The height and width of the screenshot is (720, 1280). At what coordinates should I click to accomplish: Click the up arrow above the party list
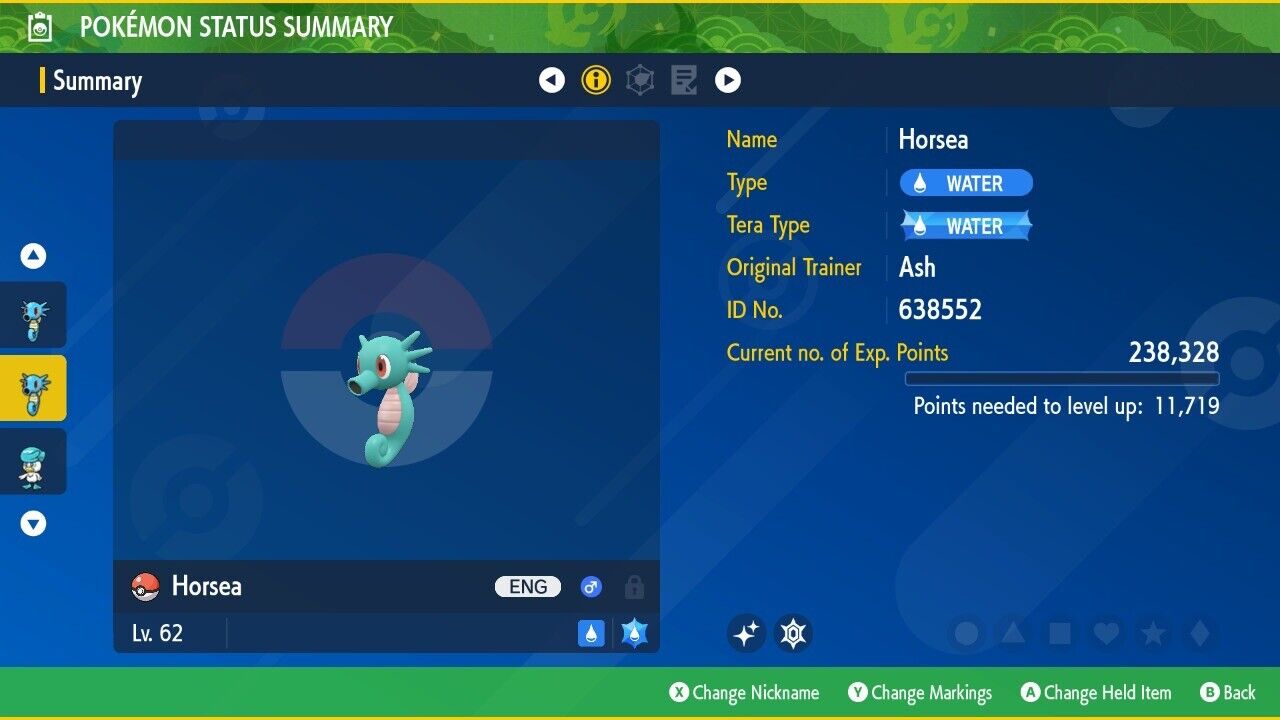(x=33, y=256)
